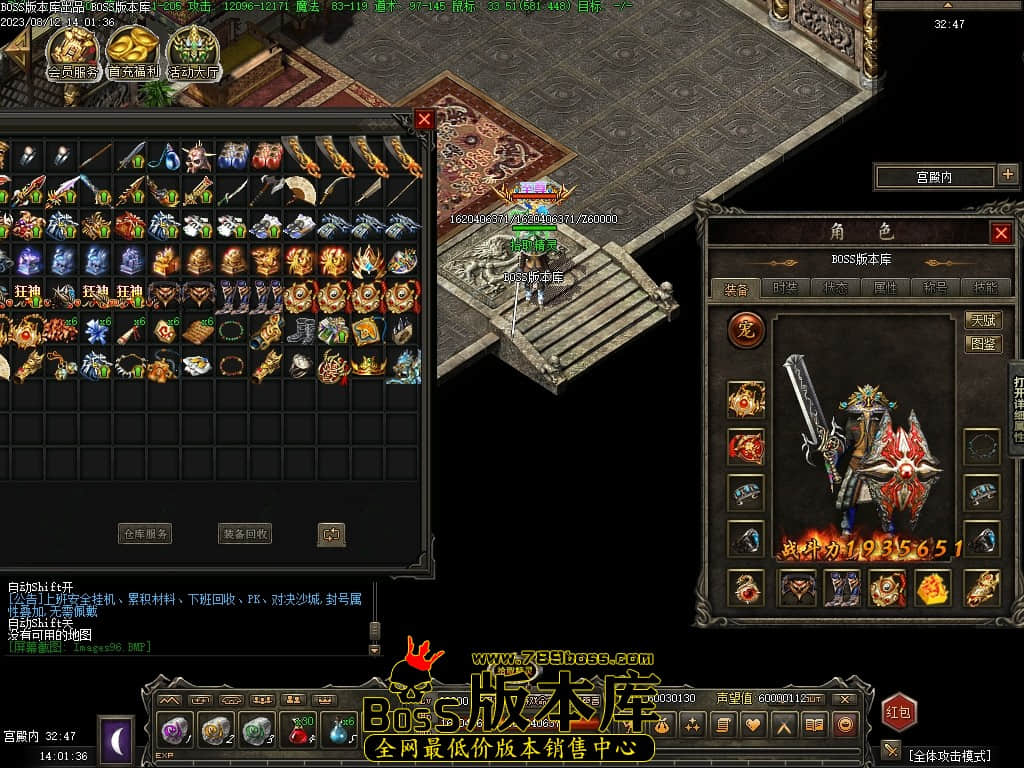The image size is (1024, 768).
Task: Switch to the 属性 attributes tab
Action: (886, 288)
